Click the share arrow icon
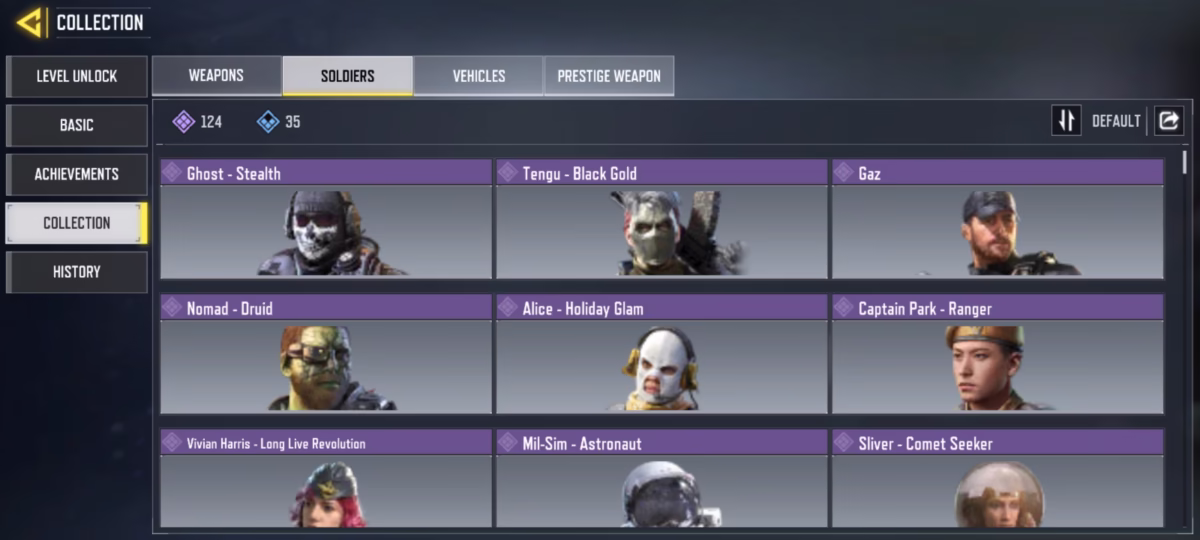Image resolution: width=1200 pixels, height=540 pixels. [1168, 121]
